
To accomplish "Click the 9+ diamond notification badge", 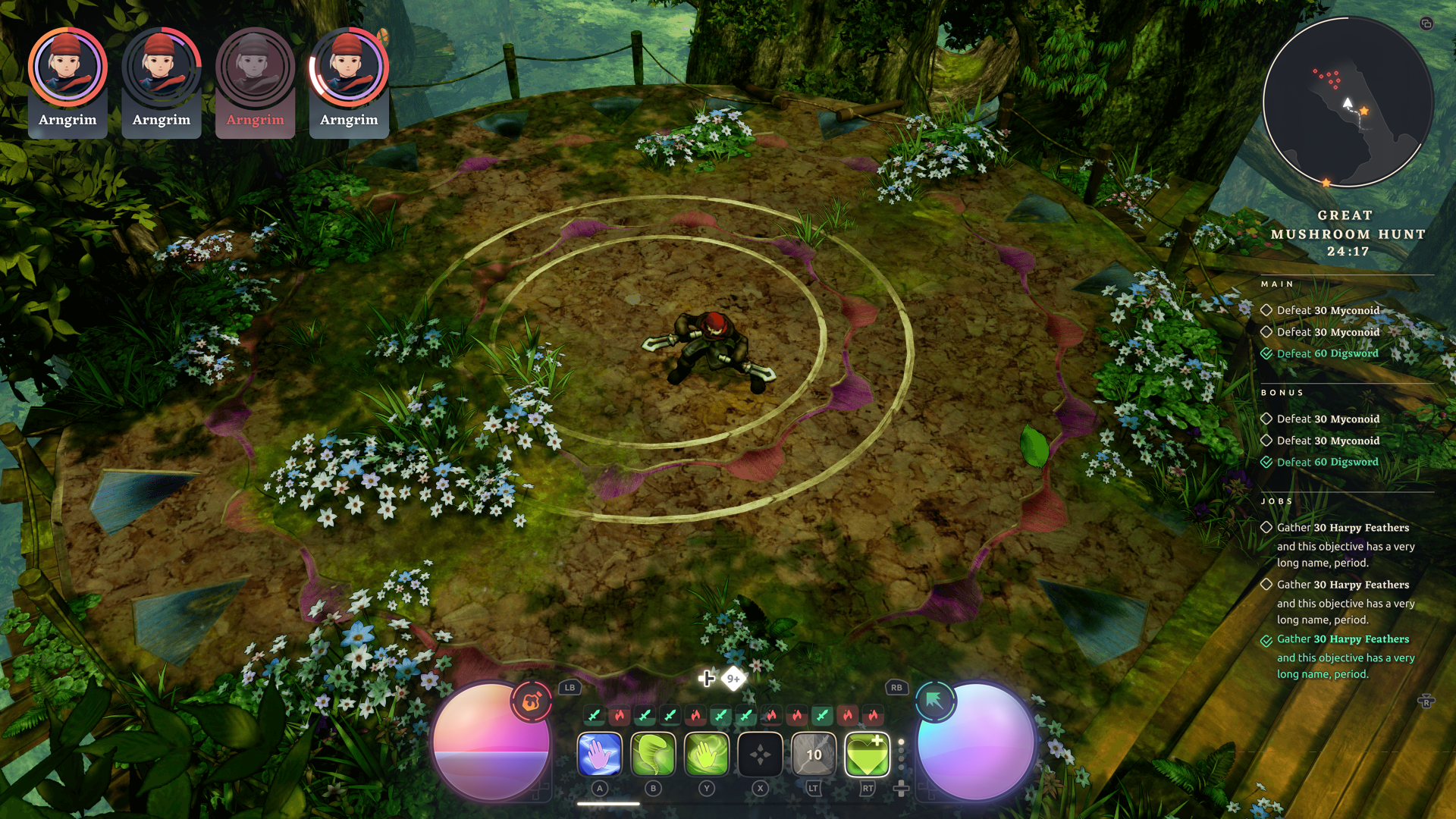I will tap(733, 679).
